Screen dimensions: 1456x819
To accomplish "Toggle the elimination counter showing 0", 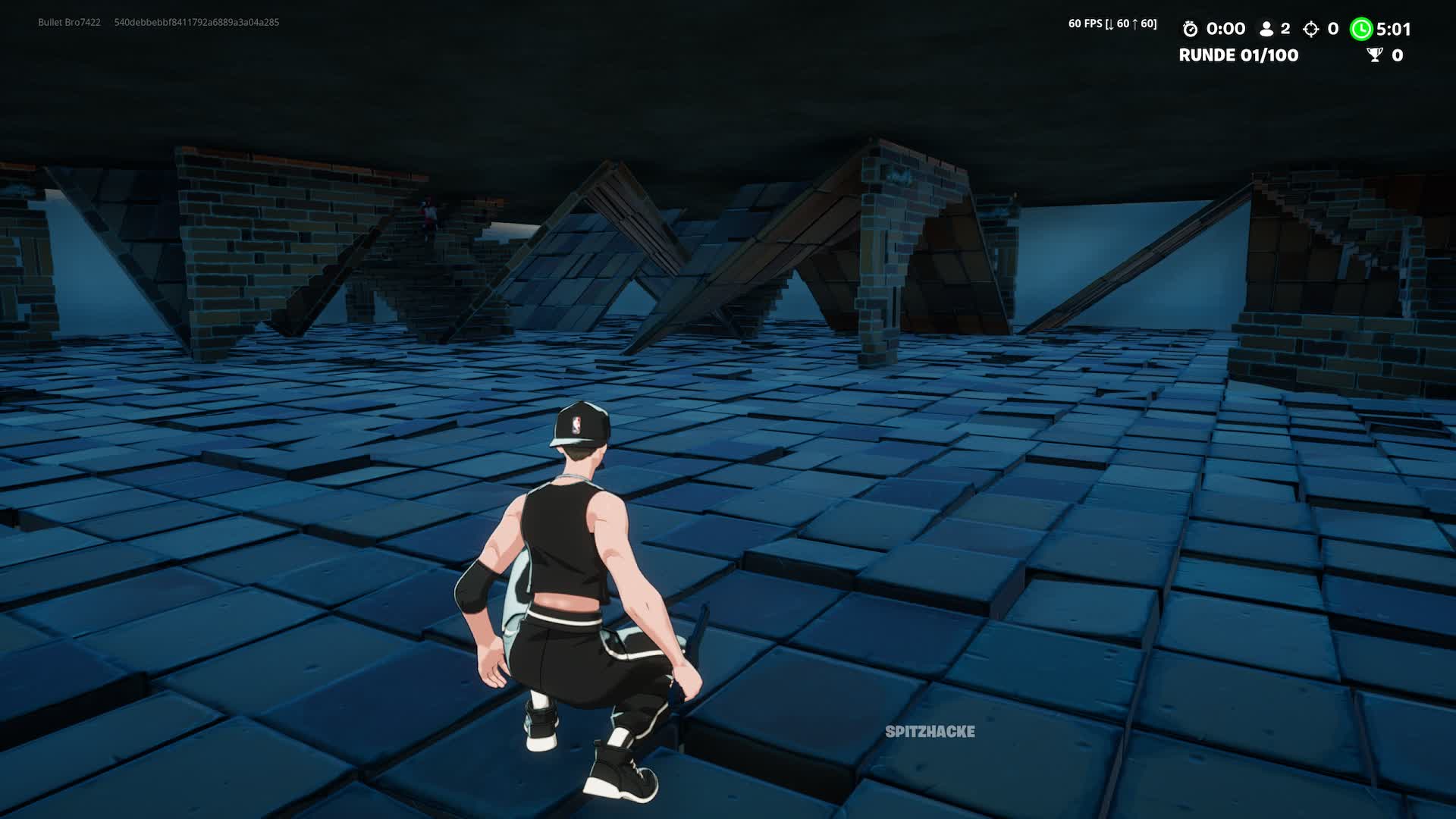I will pos(1332,29).
